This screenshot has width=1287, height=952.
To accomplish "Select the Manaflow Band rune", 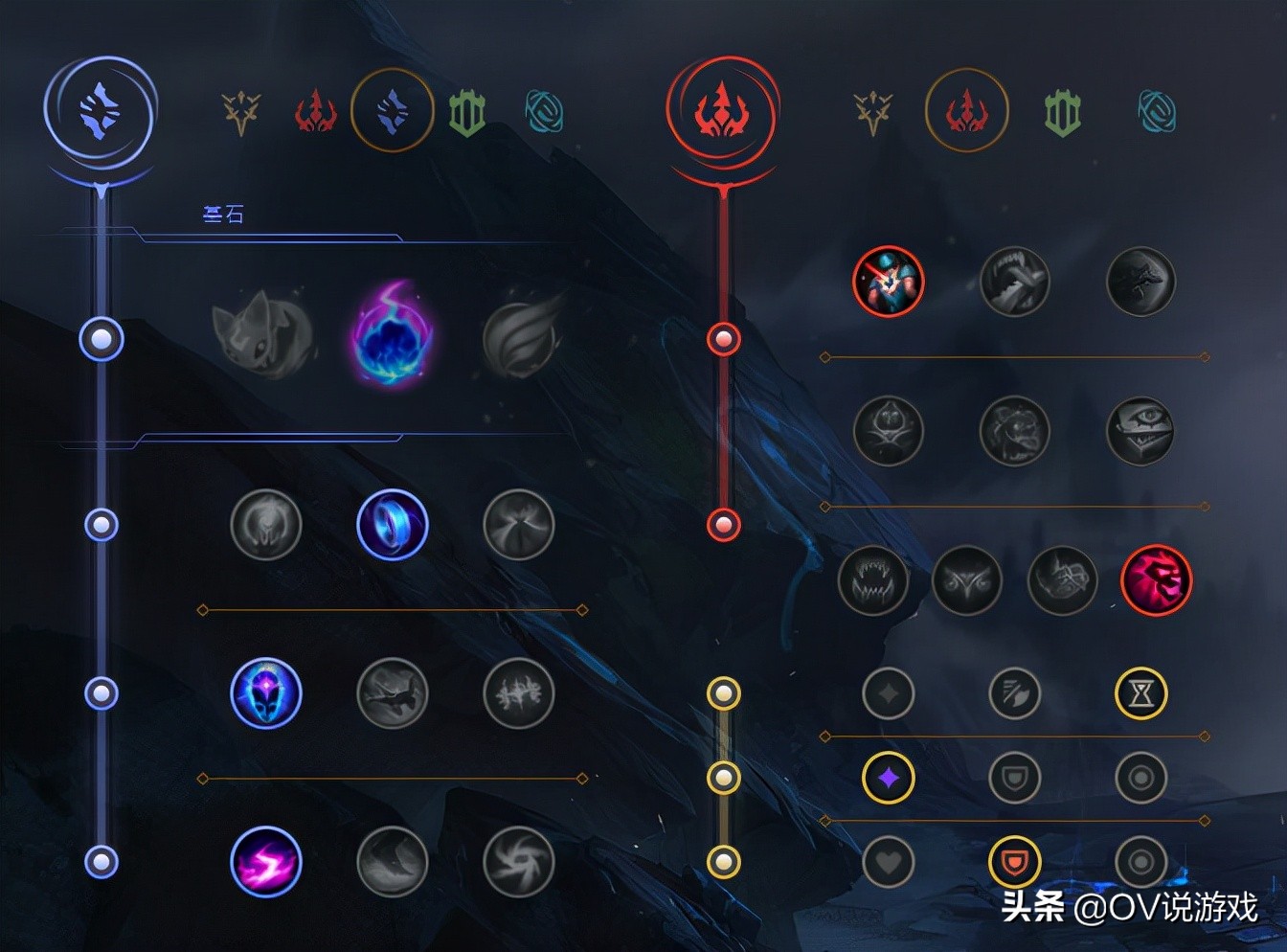I will coord(393,525).
